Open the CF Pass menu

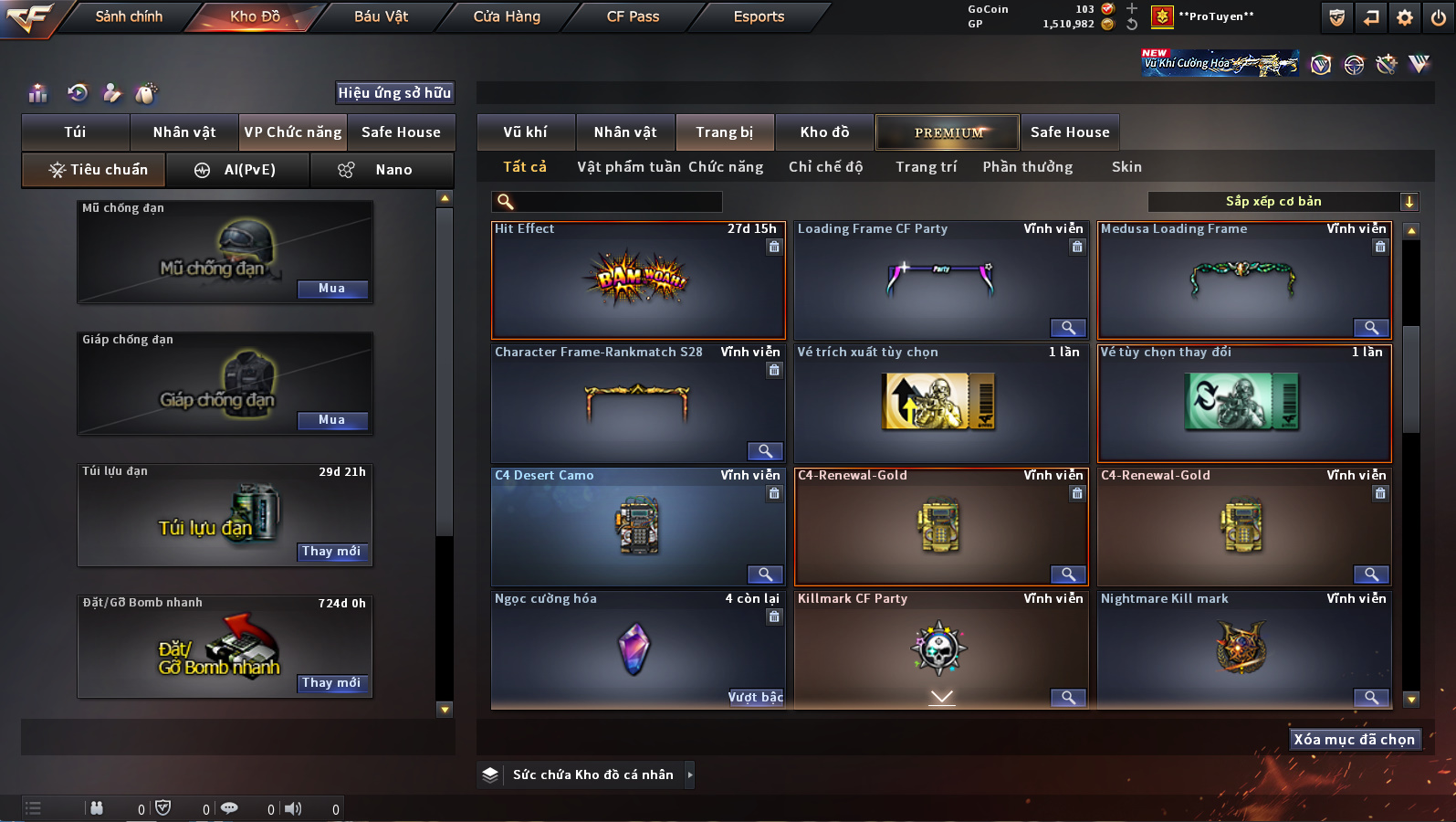633,16
